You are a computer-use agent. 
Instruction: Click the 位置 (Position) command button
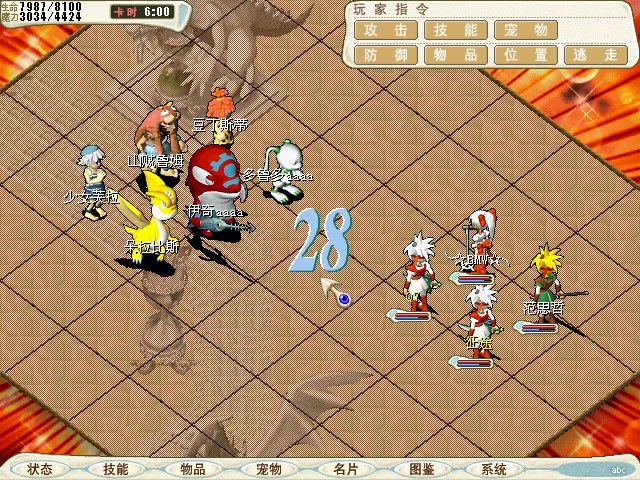[x=525, y=55]
